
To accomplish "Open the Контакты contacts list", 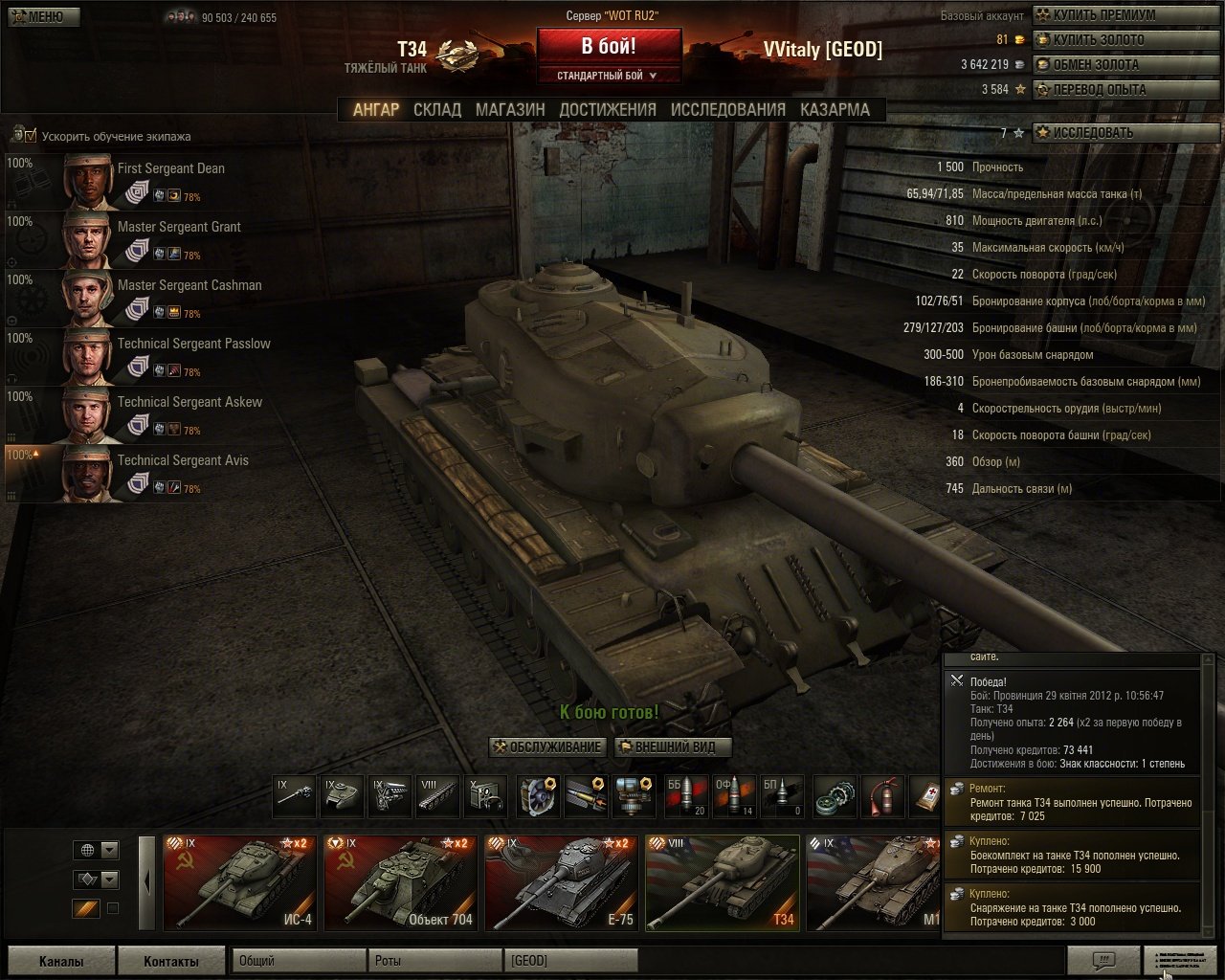I will 171,961.
